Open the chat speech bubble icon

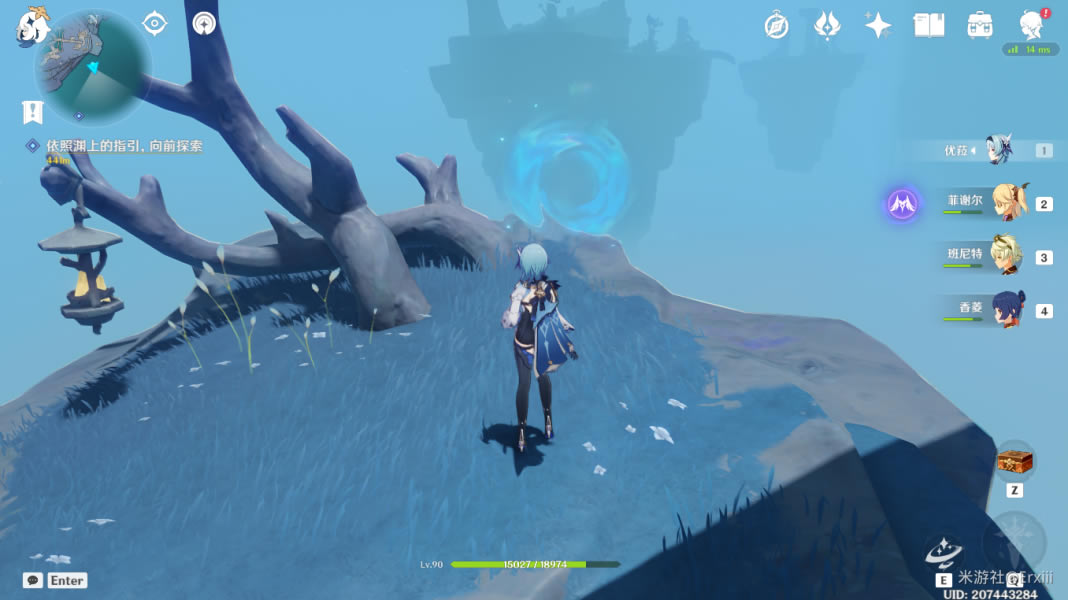tap(33, 580)
